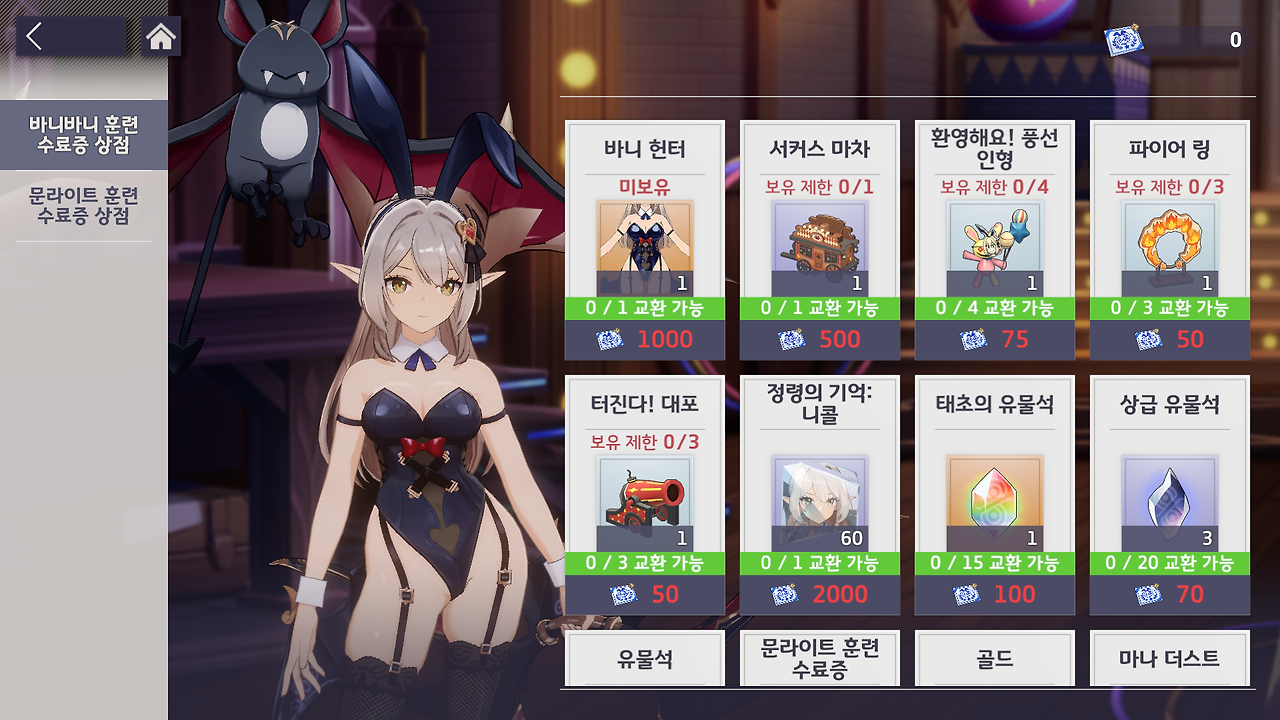The width and height of the screenshot is (1280, 720).
Task: Click the 상급 유물석 relic stone item
Action: pyautogui.click(x=1167, y=495)
